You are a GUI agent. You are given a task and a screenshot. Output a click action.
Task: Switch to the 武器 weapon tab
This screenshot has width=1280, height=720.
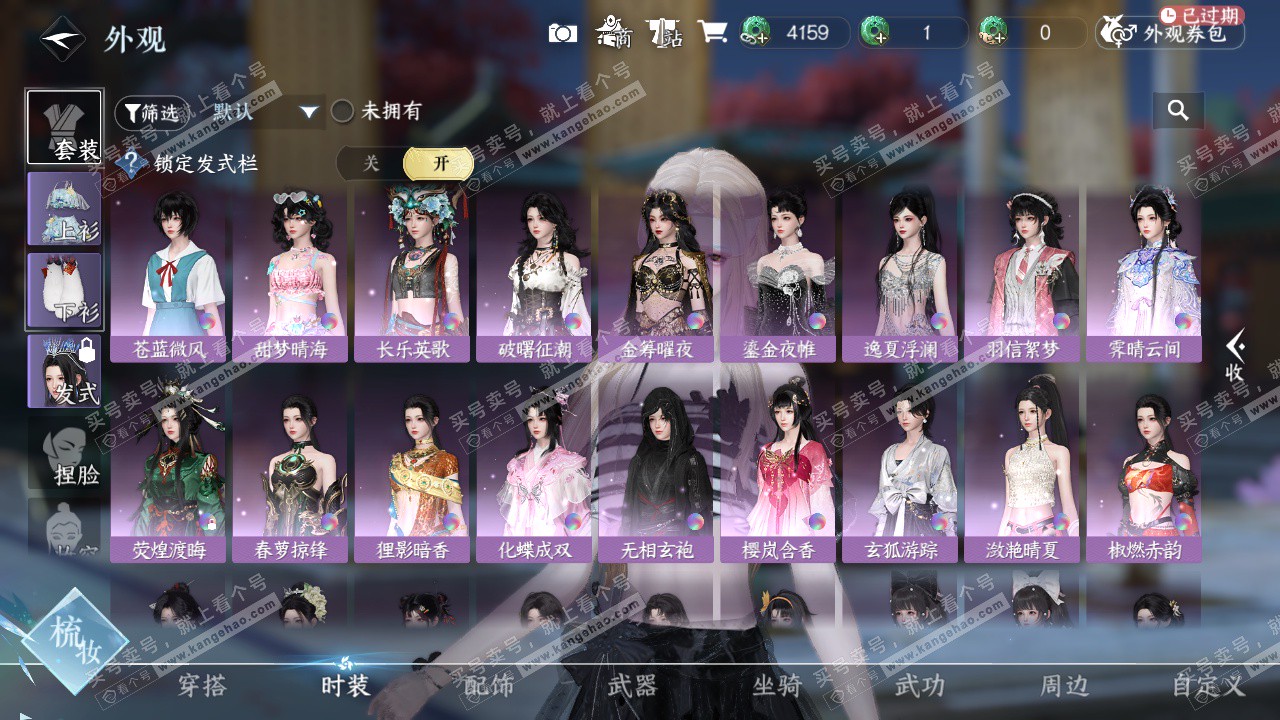(632, 686)
